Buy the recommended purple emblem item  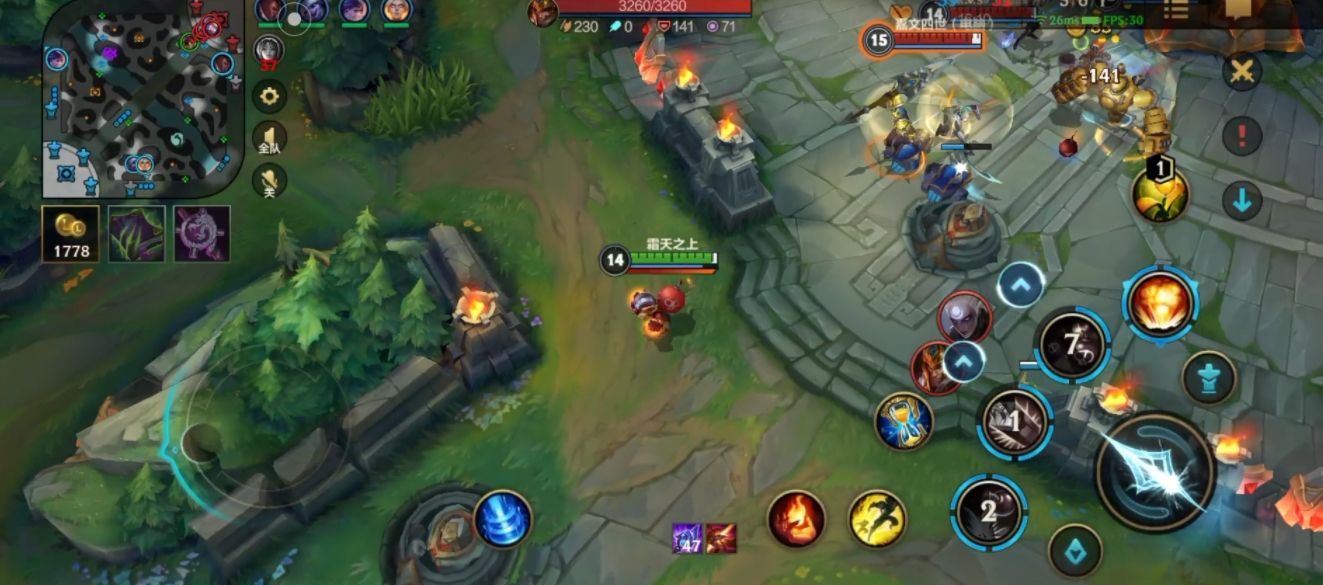(202, 233)
